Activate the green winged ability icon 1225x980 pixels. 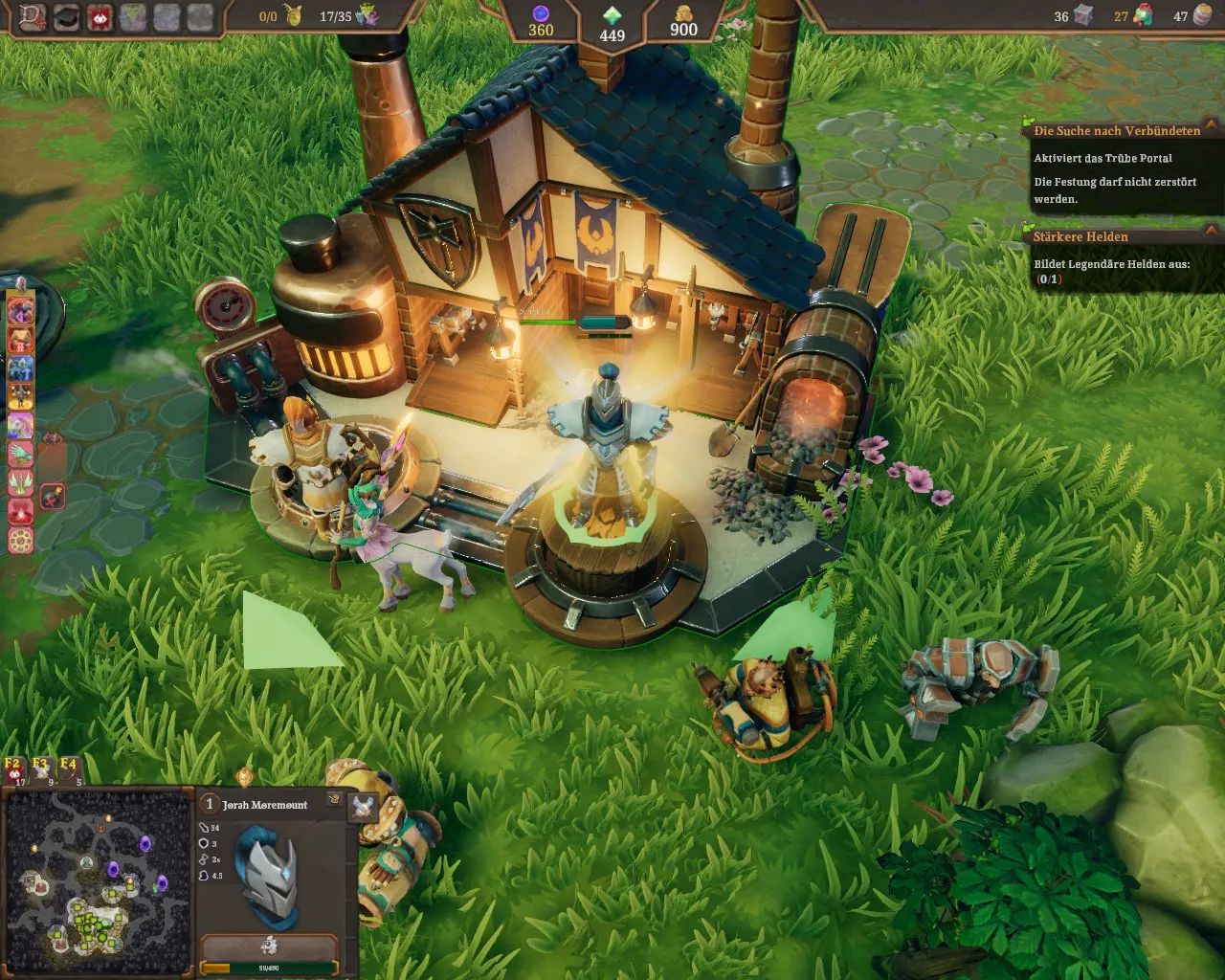(20, 481)
